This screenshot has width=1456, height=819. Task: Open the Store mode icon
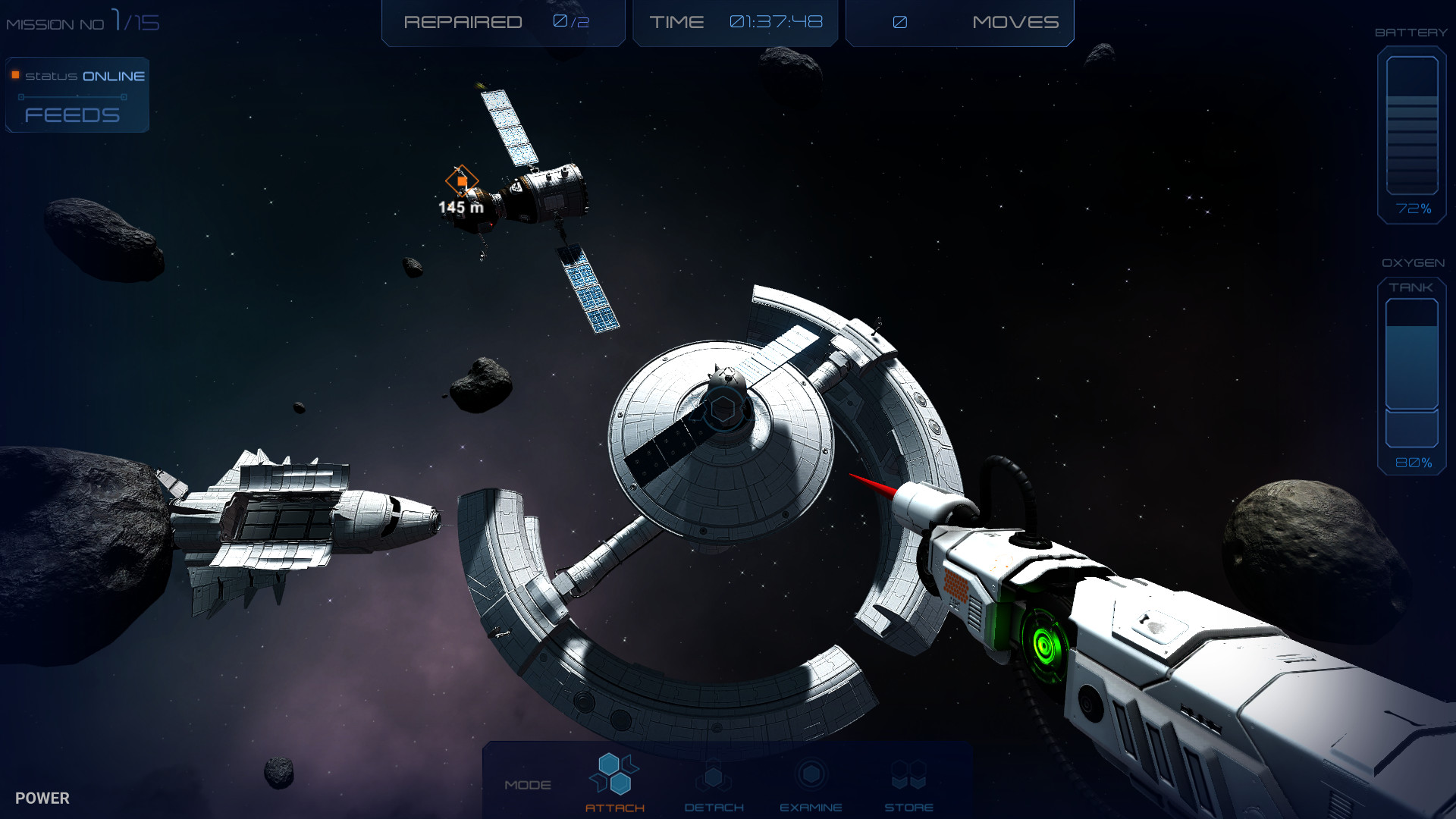tap(908, 775)
